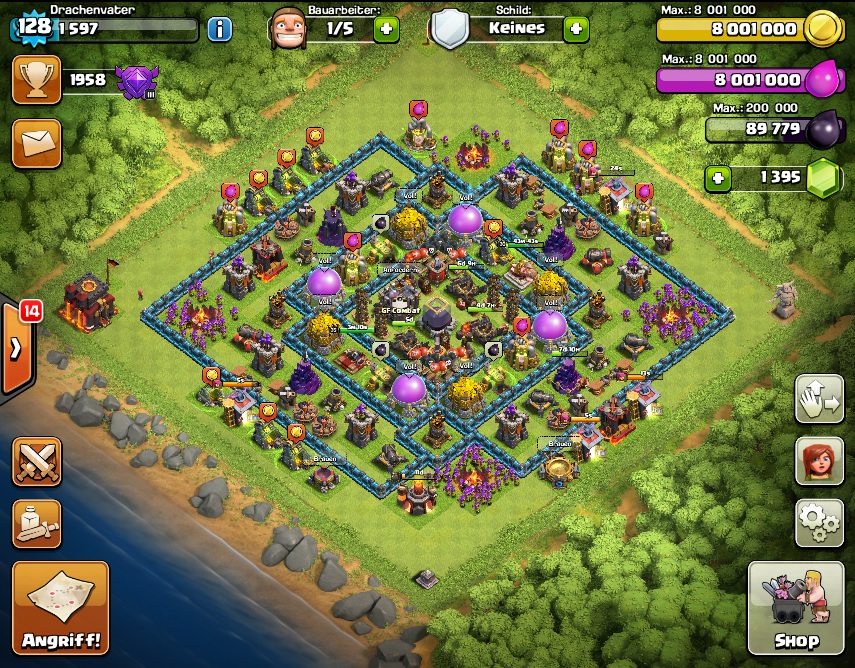Open the crossed swords battle log

click(x=36, y=462)
